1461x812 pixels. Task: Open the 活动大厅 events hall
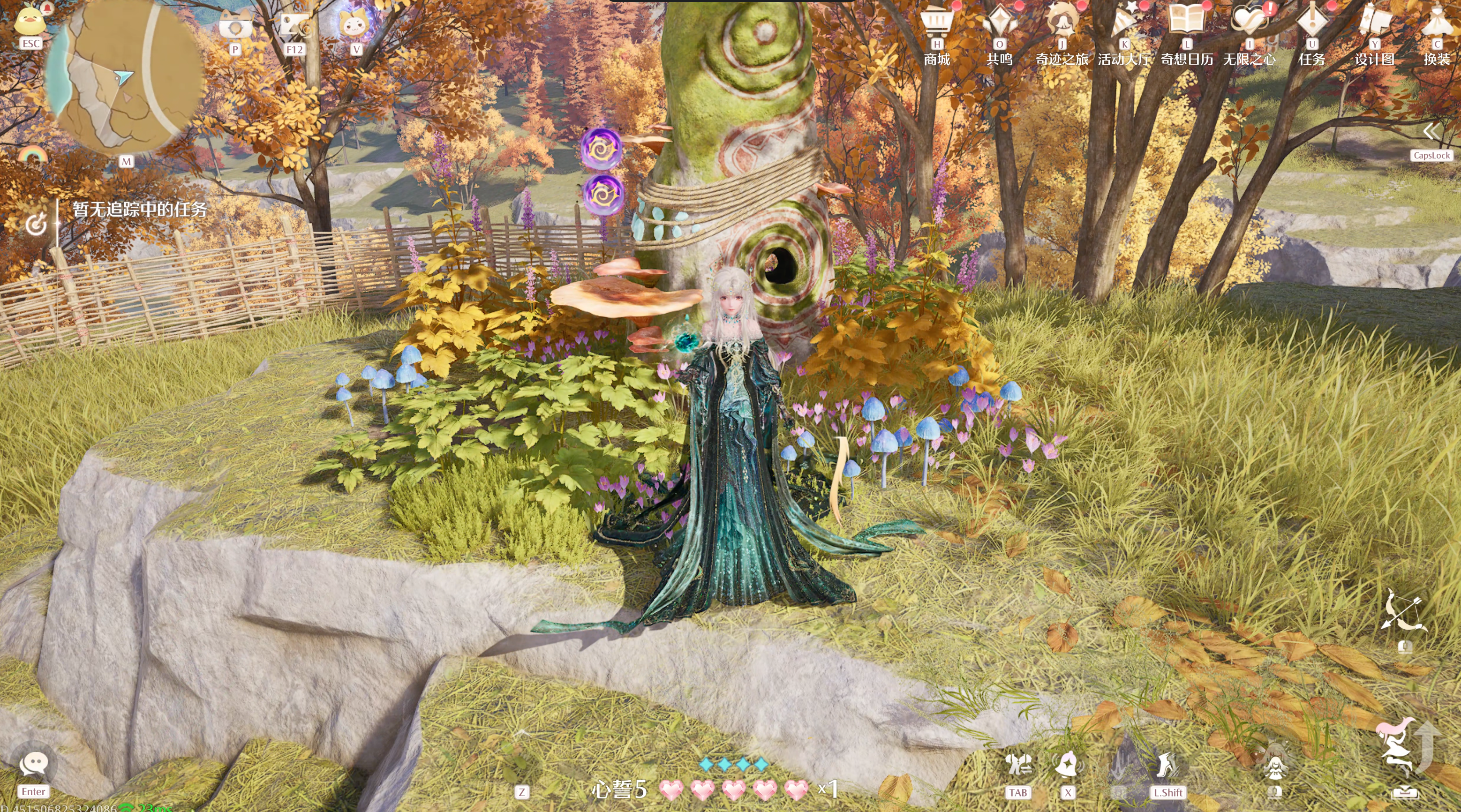[x=1124, y=23]
